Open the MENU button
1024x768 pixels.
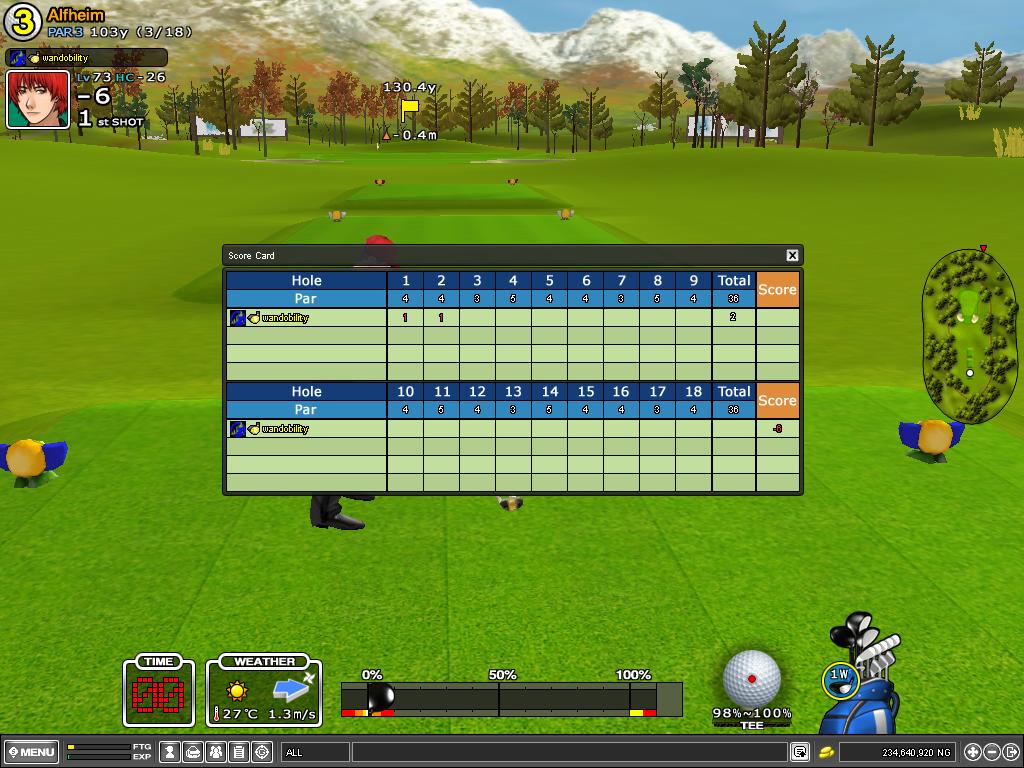pyautogui.click(x=31, y=752)
